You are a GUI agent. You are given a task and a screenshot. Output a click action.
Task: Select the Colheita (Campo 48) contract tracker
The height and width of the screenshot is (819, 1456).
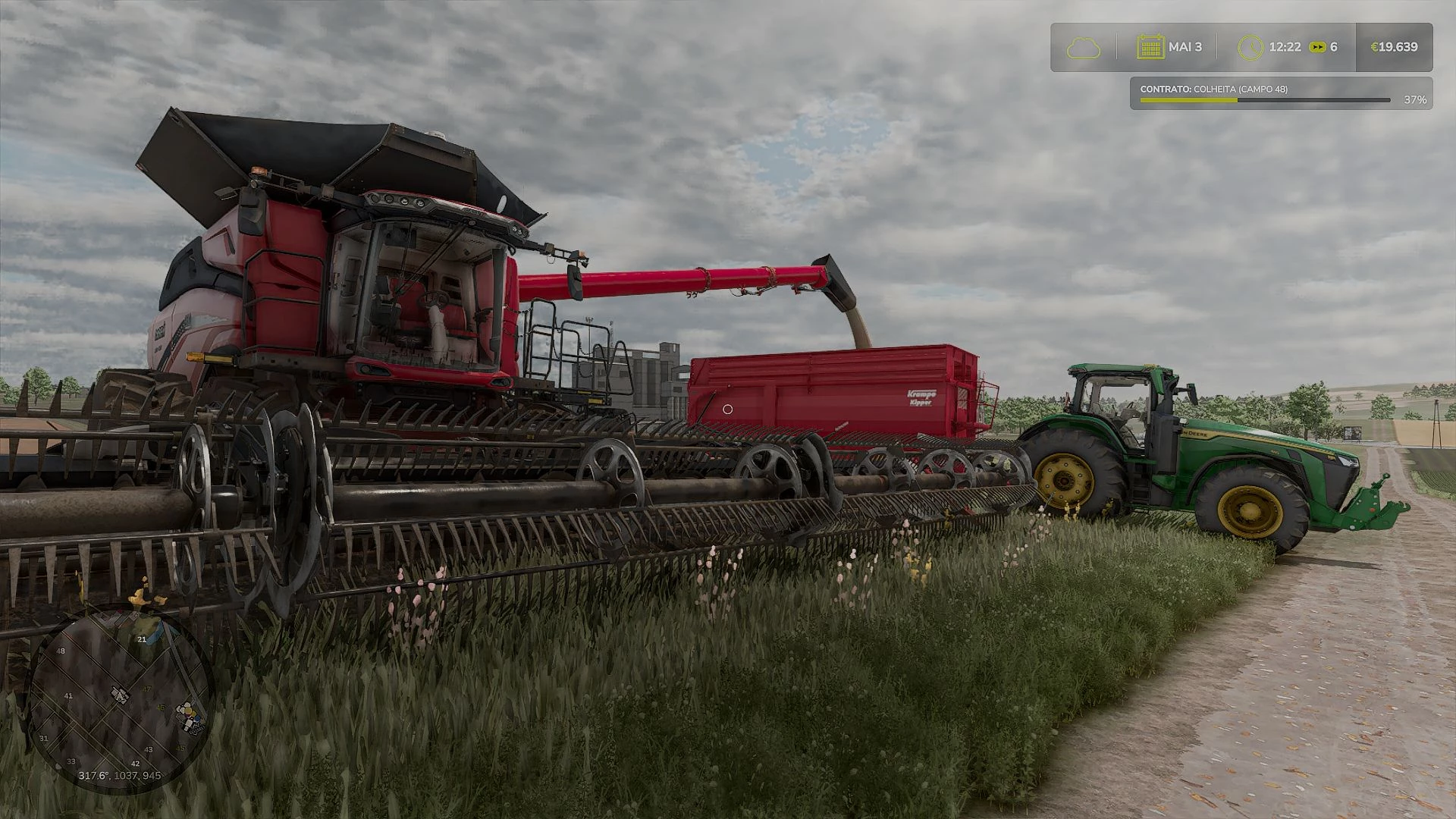pos(1280,94)
